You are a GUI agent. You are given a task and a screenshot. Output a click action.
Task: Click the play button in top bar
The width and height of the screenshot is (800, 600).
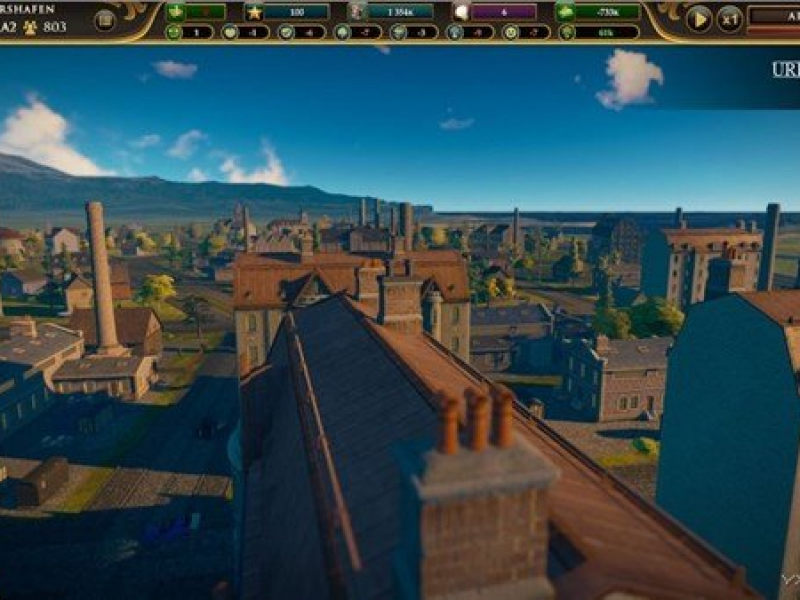click(x=699, y=17)
